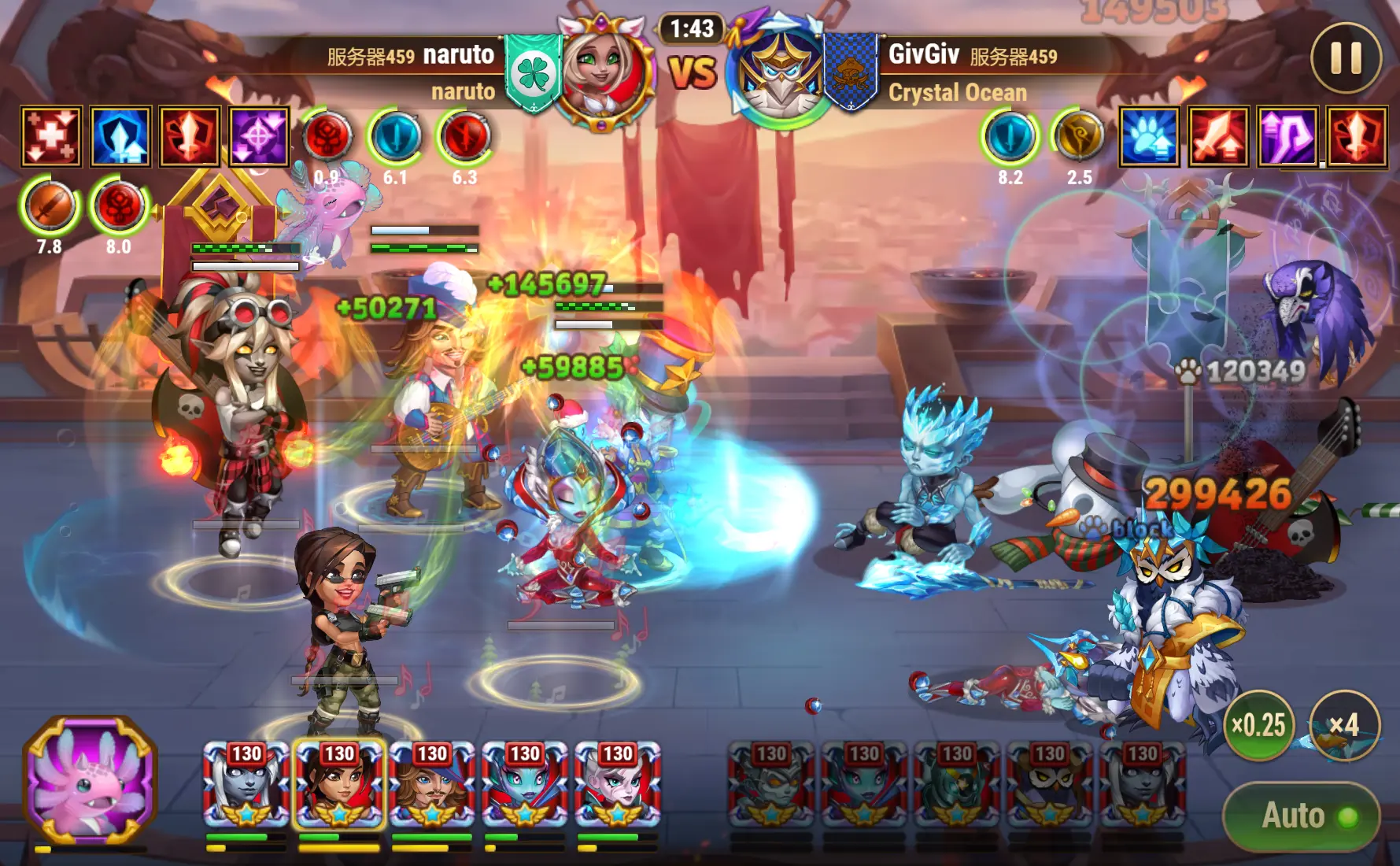Inspect the blue paw buff icon

(x=1149, y=137)
